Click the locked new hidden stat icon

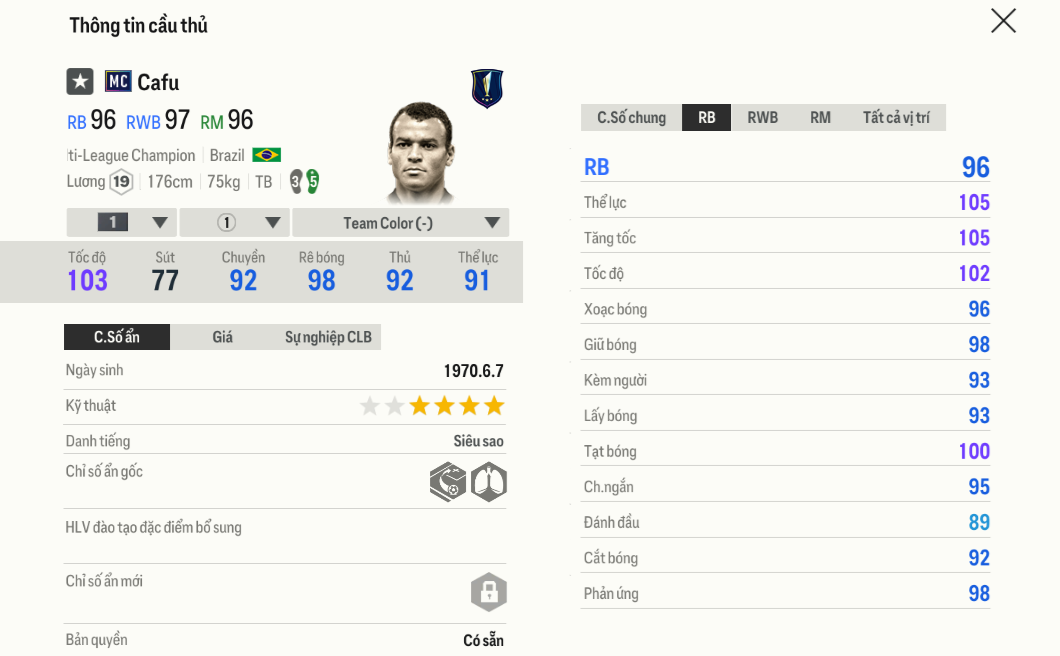click(489, 592)
